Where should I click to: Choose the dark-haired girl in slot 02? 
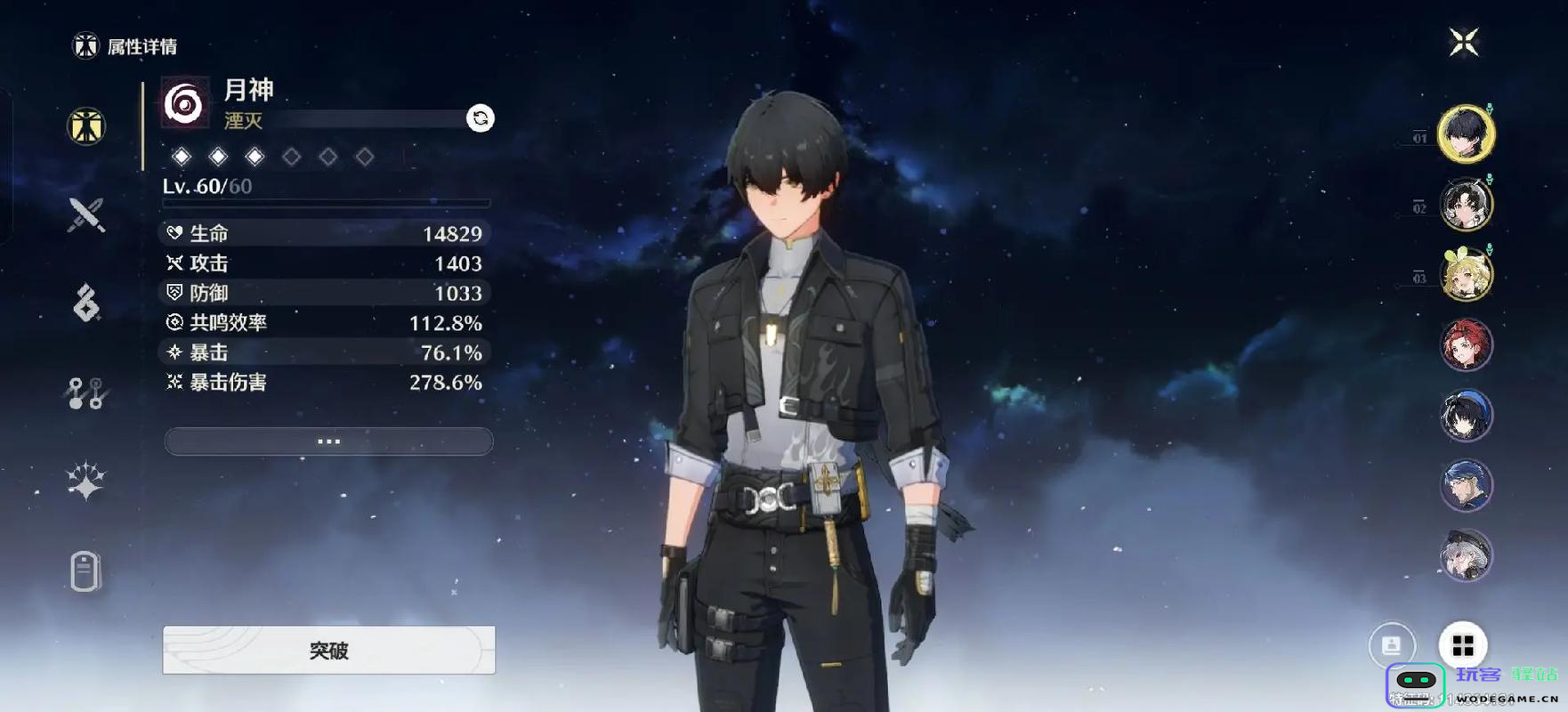point(1466,205)
